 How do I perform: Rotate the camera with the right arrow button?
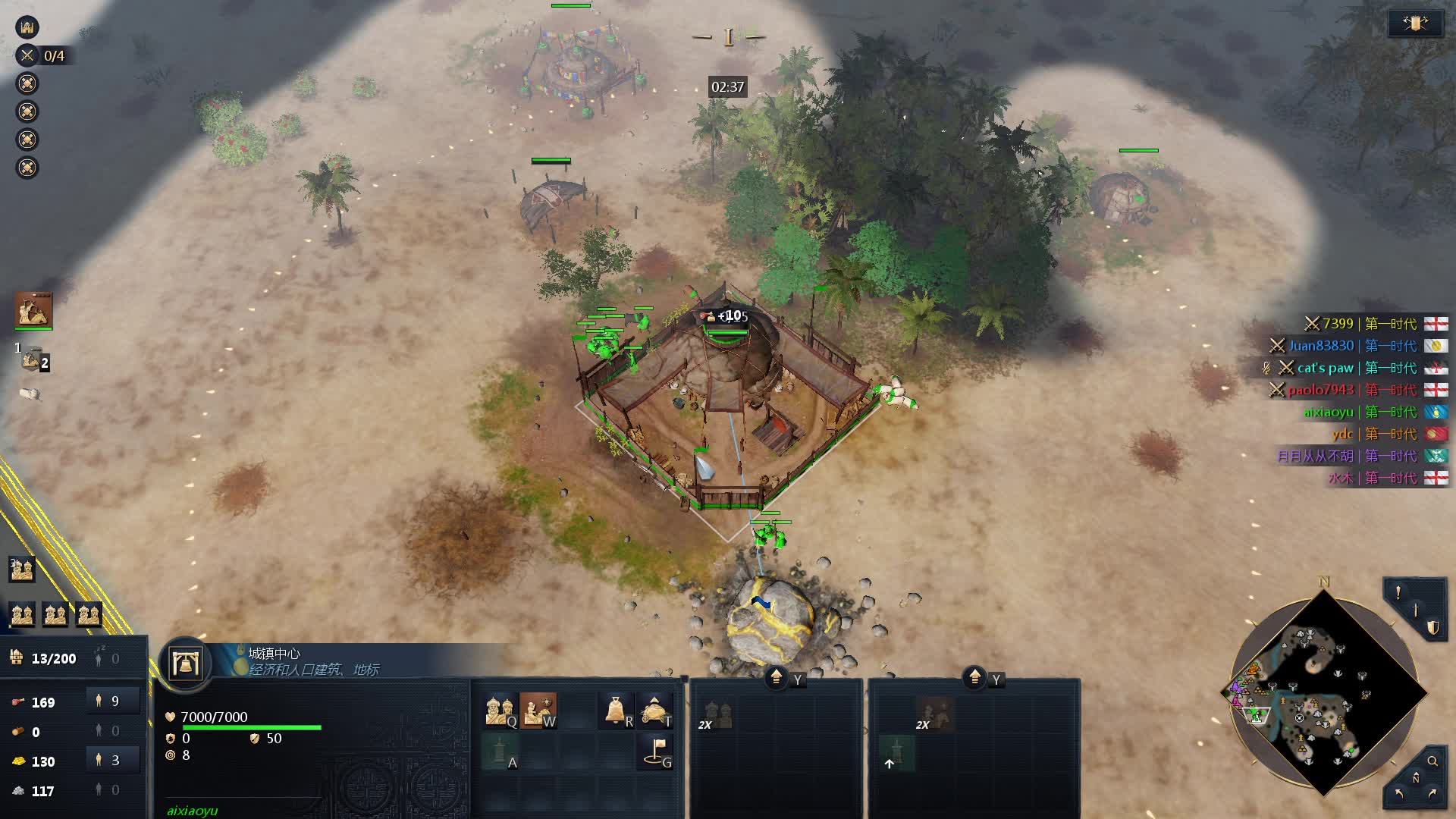(1432, 794)
